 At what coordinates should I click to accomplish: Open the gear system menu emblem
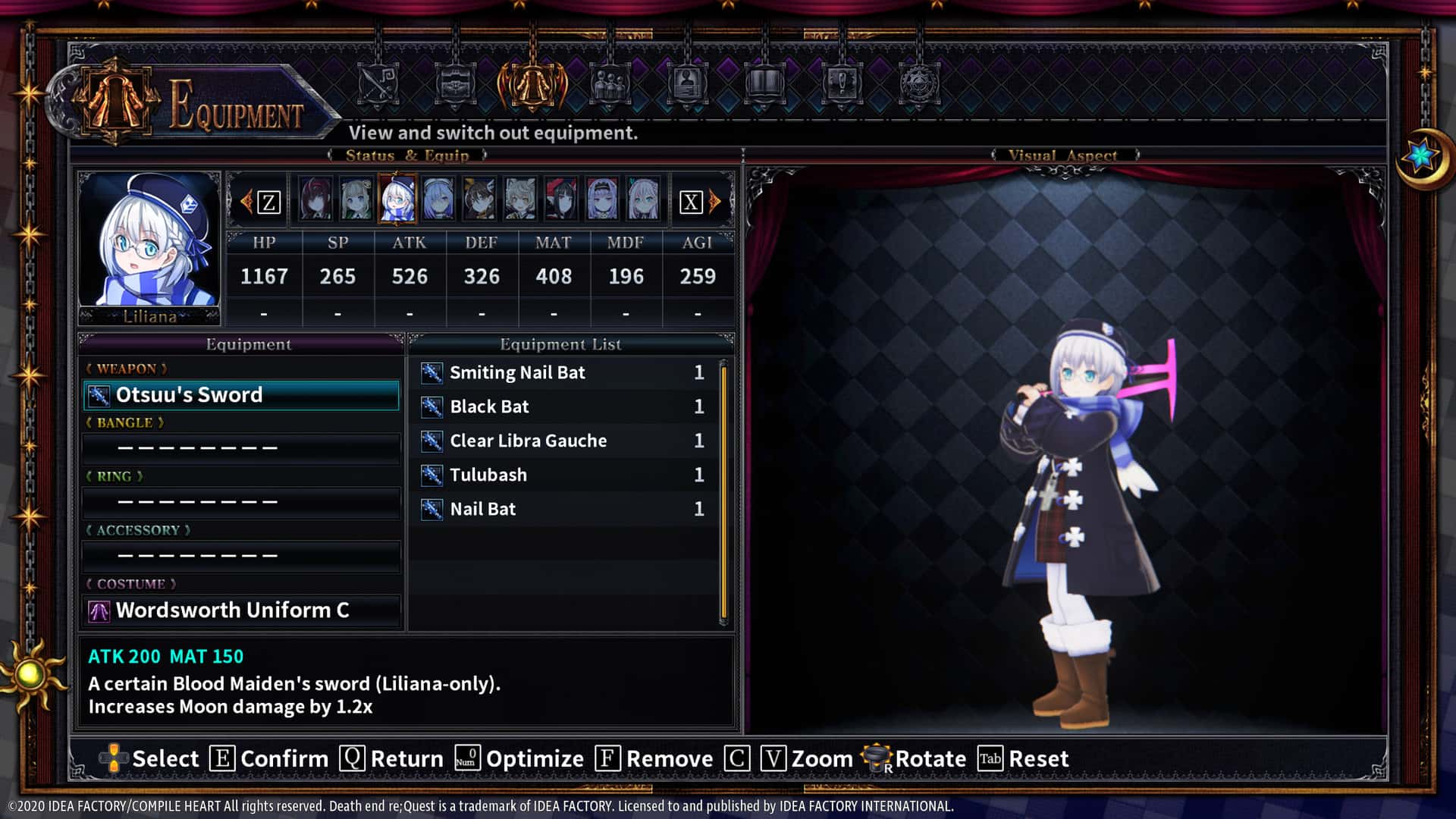(x=919, y=83)
